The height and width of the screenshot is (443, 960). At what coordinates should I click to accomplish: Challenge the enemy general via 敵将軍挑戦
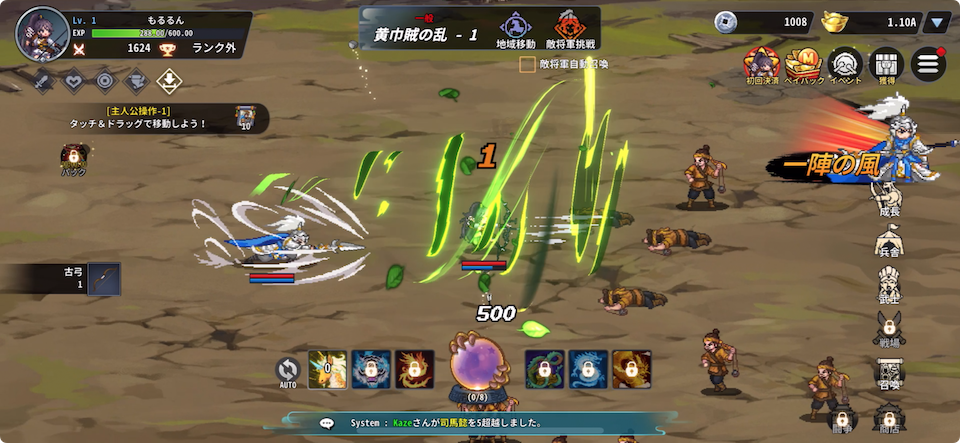pyautogui.click(x=569, y=29)
